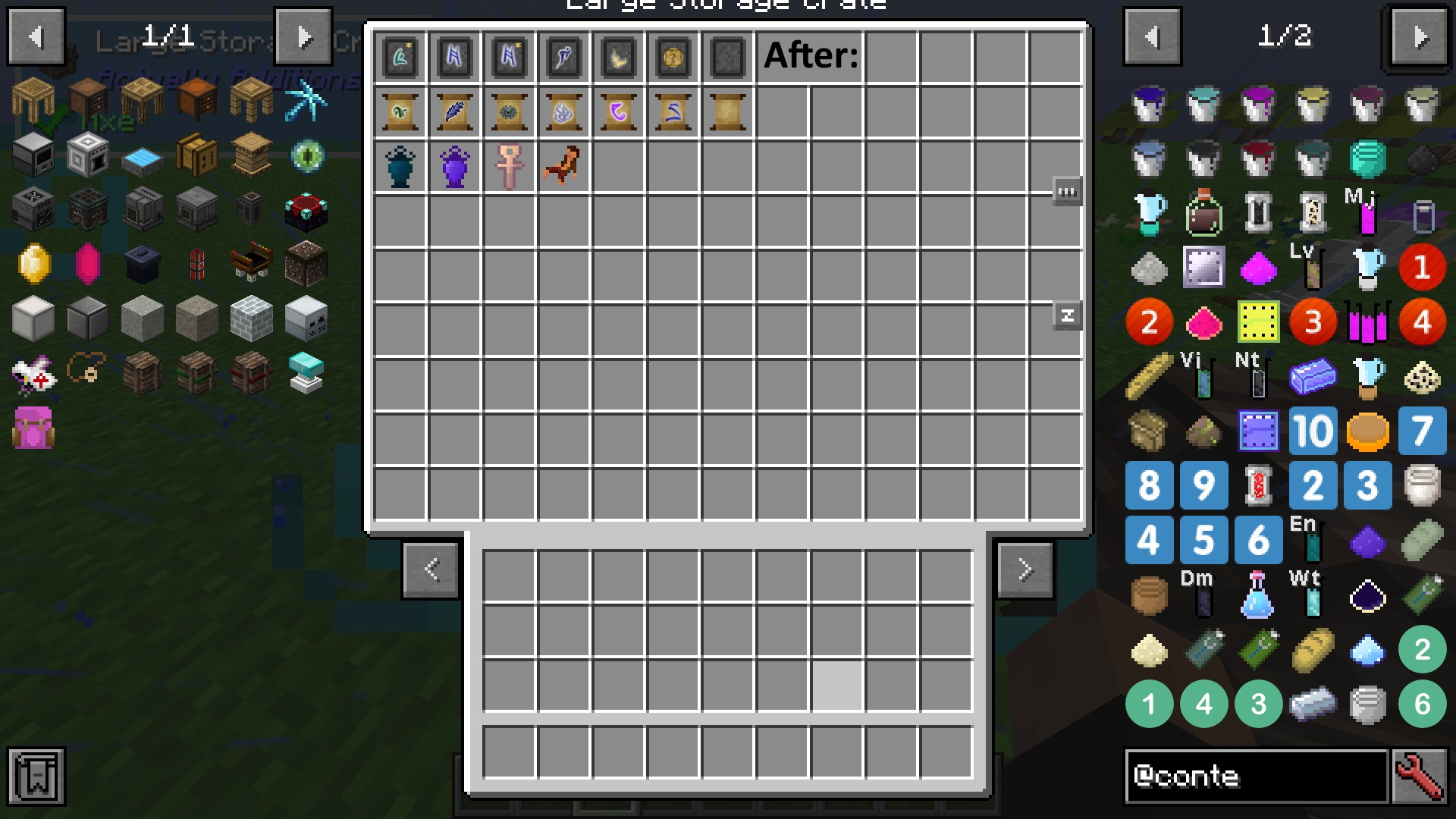Pick up the brown saddle item in the crate
This screenshot has width=1456, height=819.
pos(563,166)
